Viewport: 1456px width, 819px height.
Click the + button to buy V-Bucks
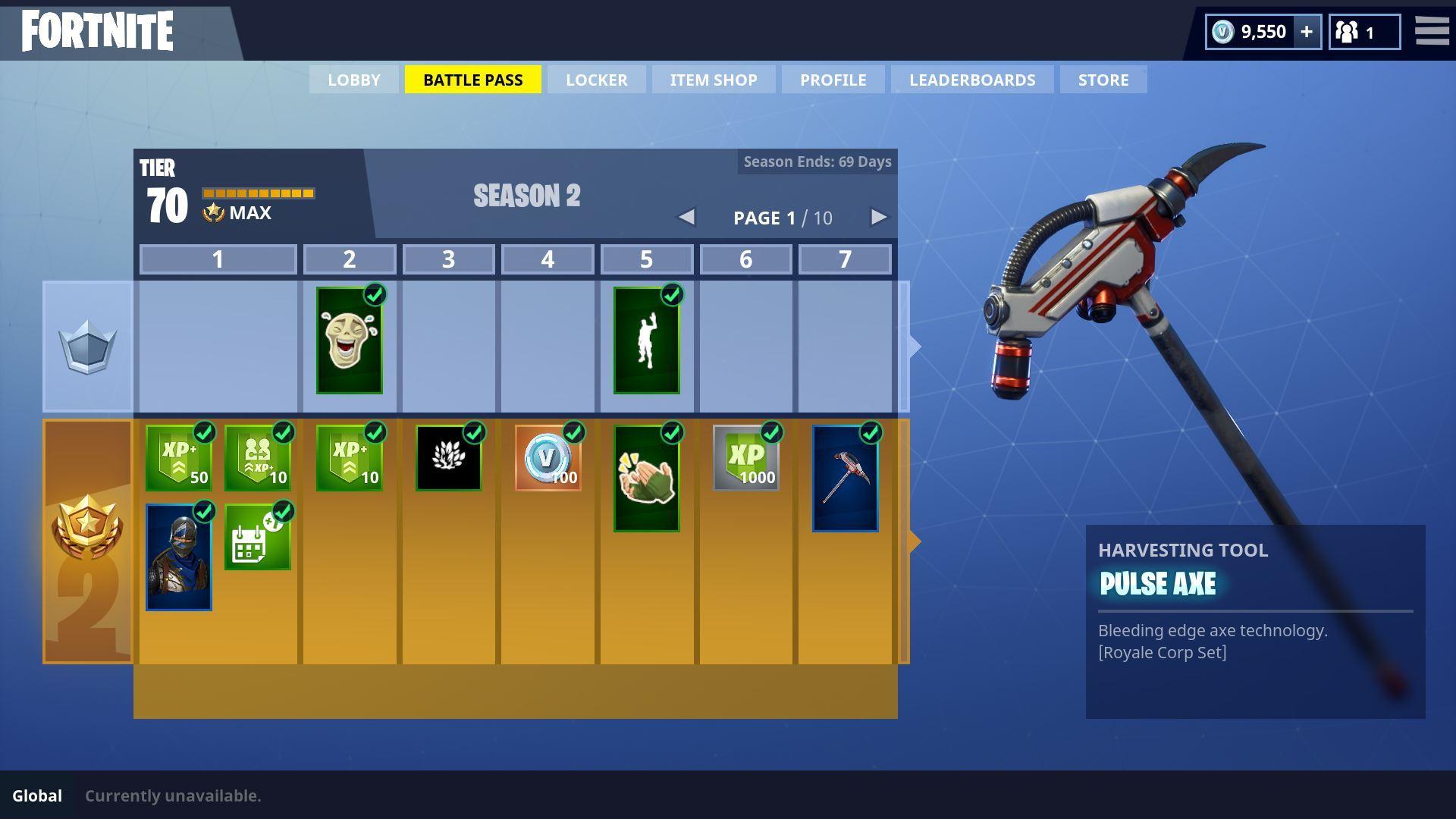(x=1306, y=31)
